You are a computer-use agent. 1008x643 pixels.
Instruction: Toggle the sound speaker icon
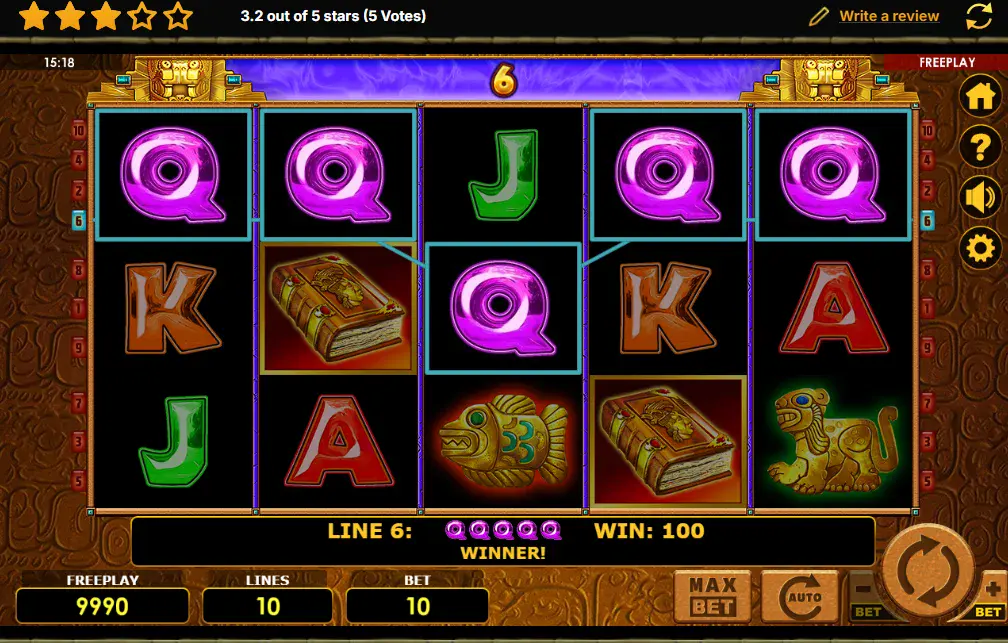pyautogui.click(x=980, y=197)
